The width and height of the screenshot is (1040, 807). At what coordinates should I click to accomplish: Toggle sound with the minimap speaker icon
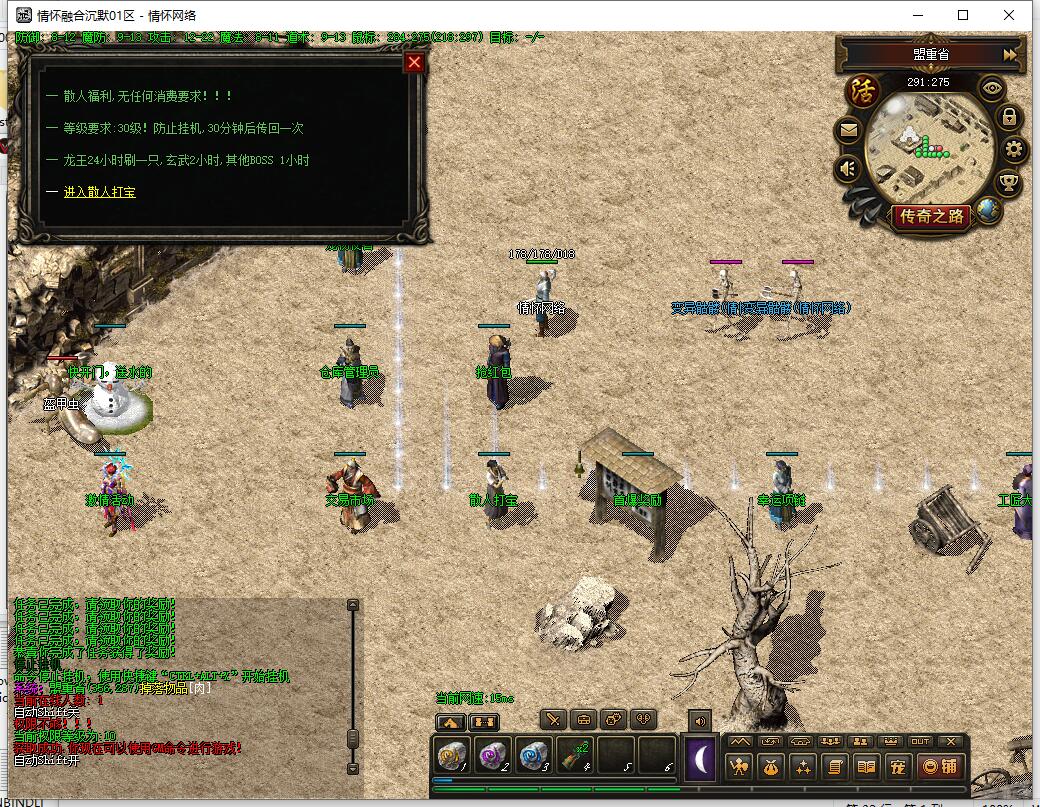[x=848, y=168]
